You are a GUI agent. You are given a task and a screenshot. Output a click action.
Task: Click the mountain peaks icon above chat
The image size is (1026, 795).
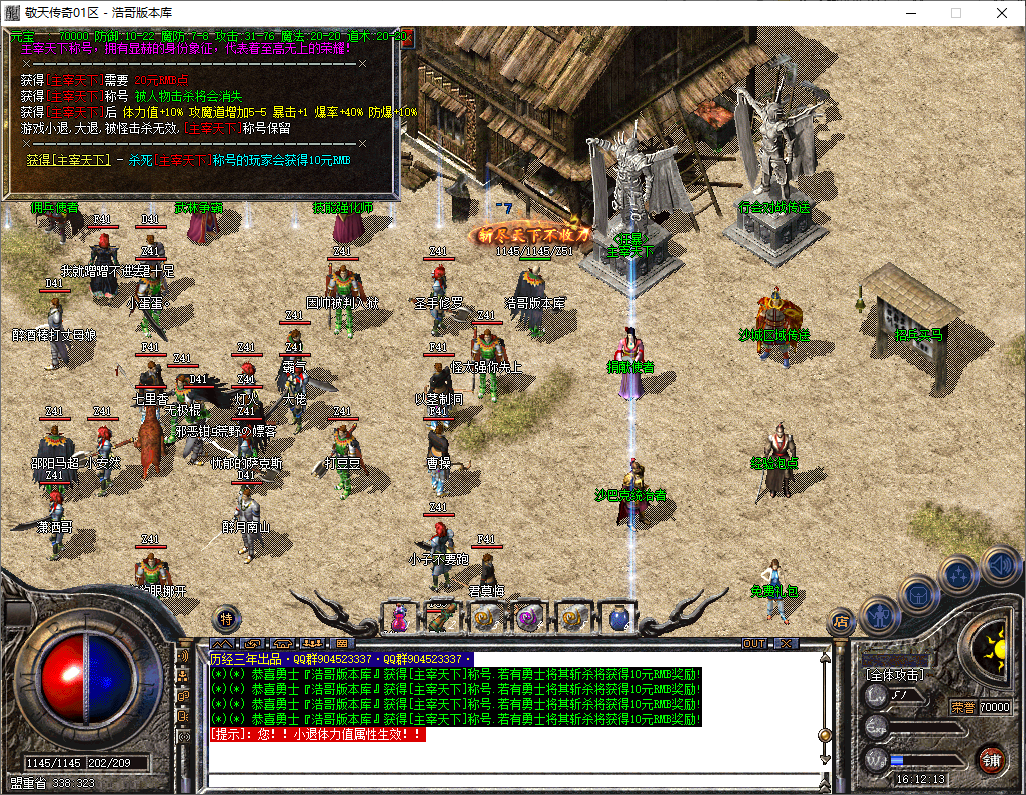point(222,643)
